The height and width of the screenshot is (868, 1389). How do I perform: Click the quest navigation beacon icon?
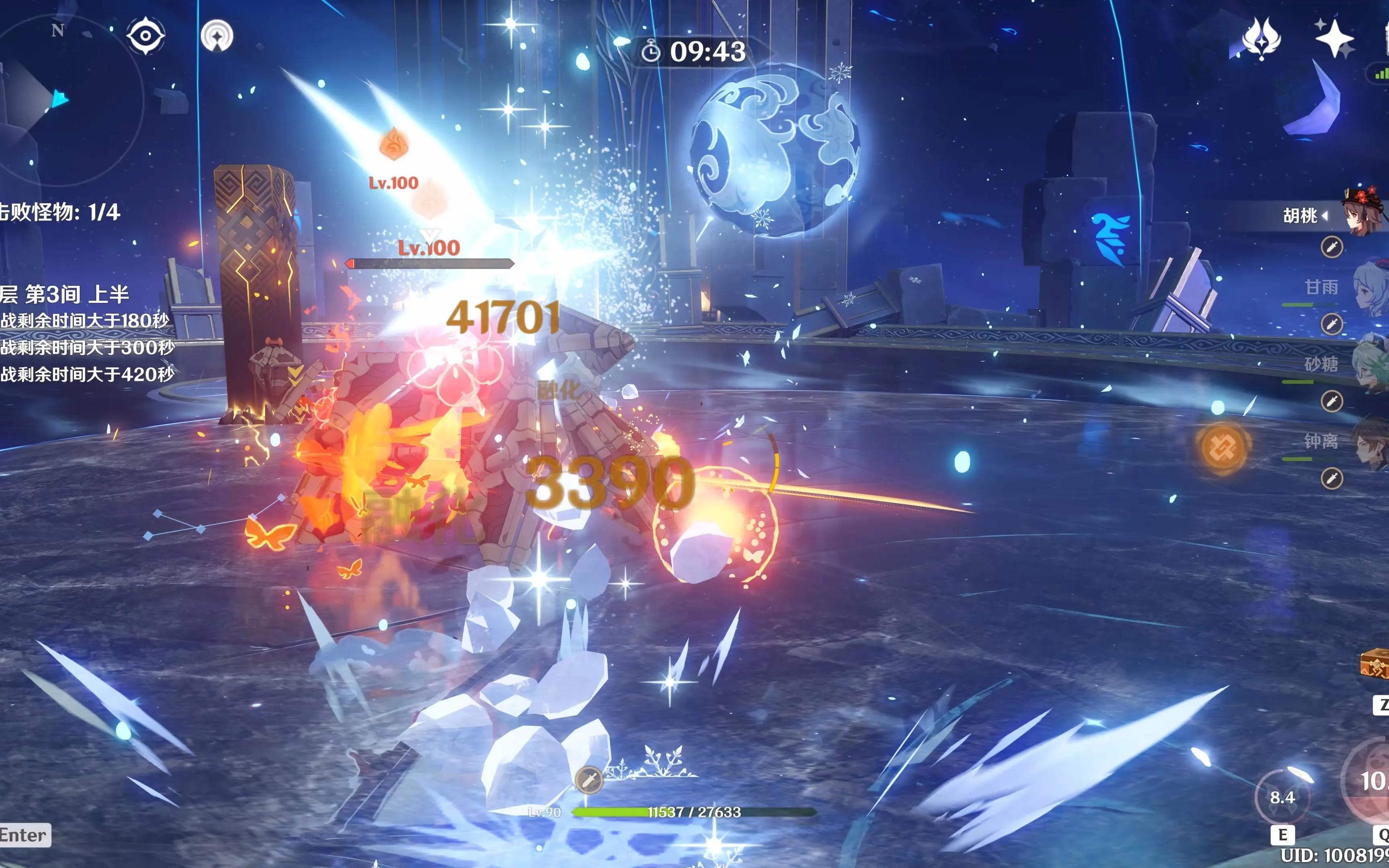point(217,36)
